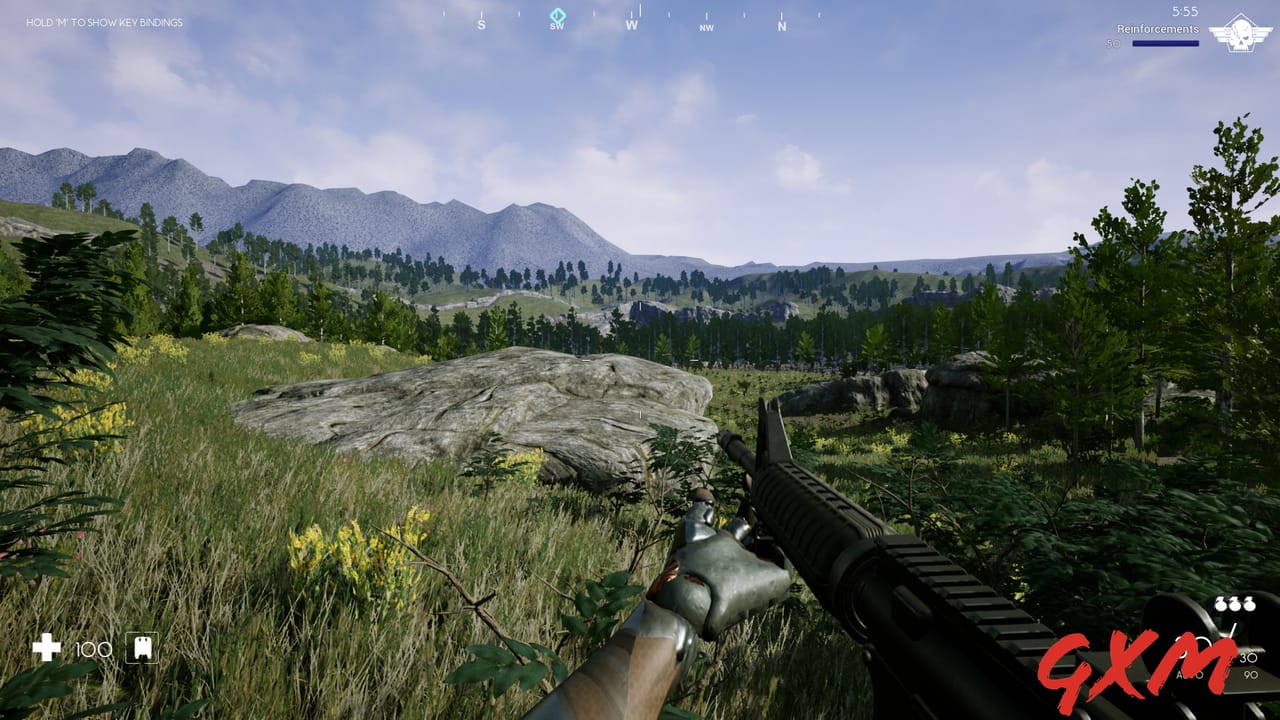Toggle the reserve ammo 90 display
Image resolution: width=1280 pixels, height=720 pixels.
click(x=1253, y=673)
